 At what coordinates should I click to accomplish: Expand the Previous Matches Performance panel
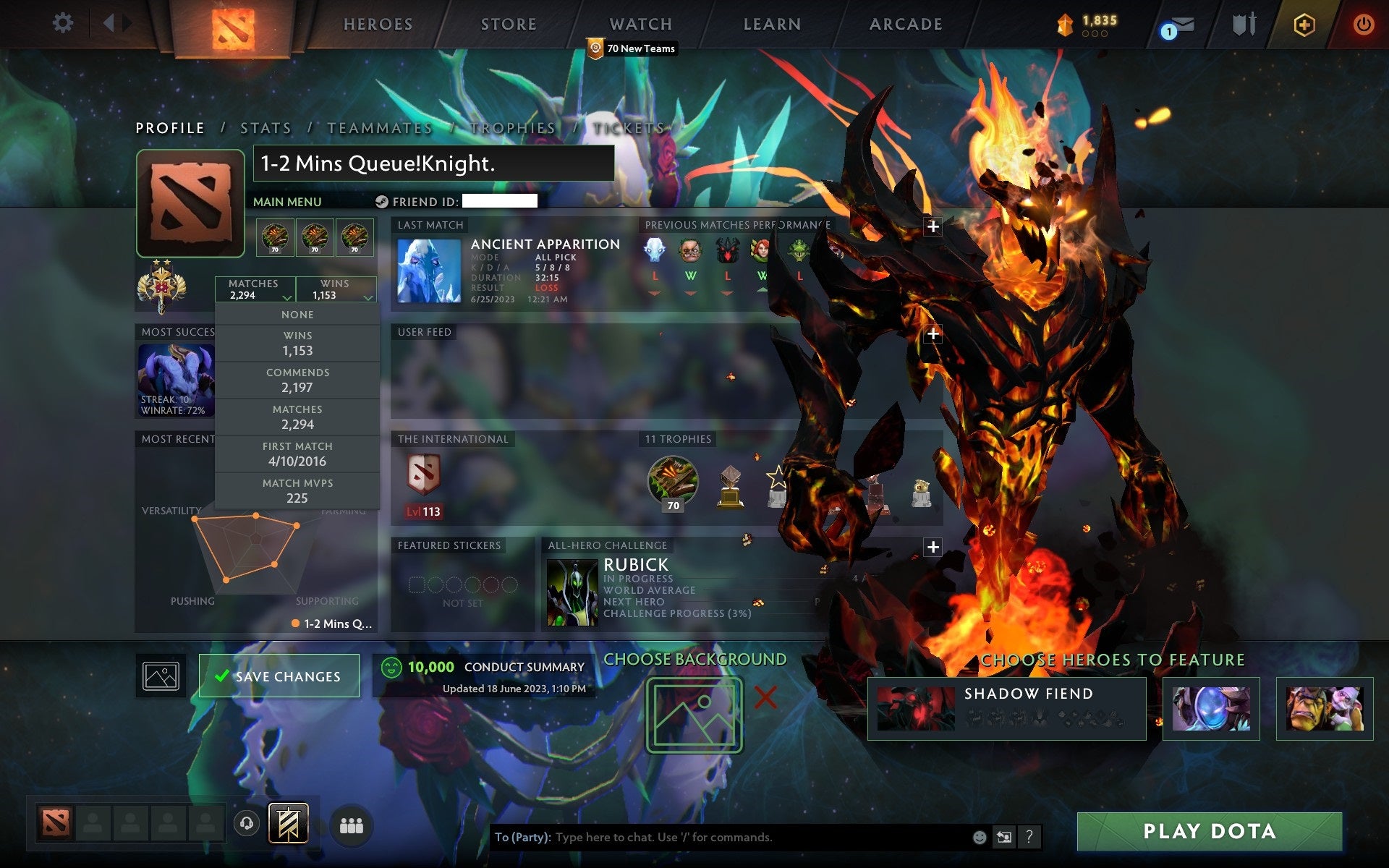pos(933,226)
